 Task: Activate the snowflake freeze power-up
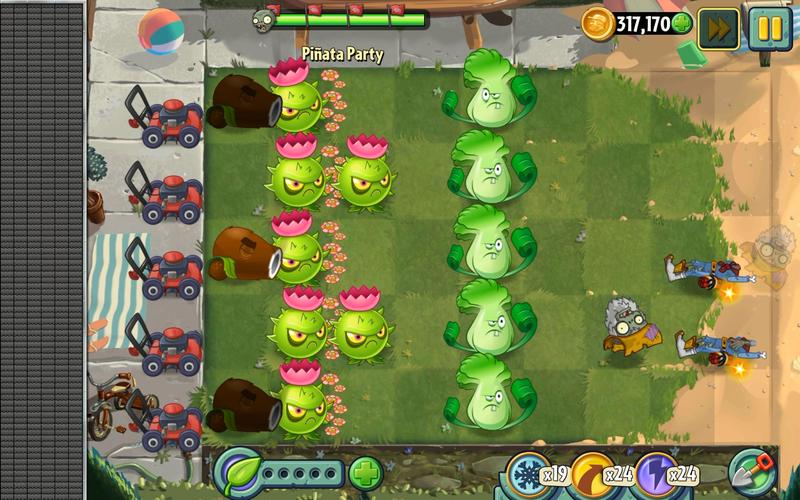tap(530, 472)
